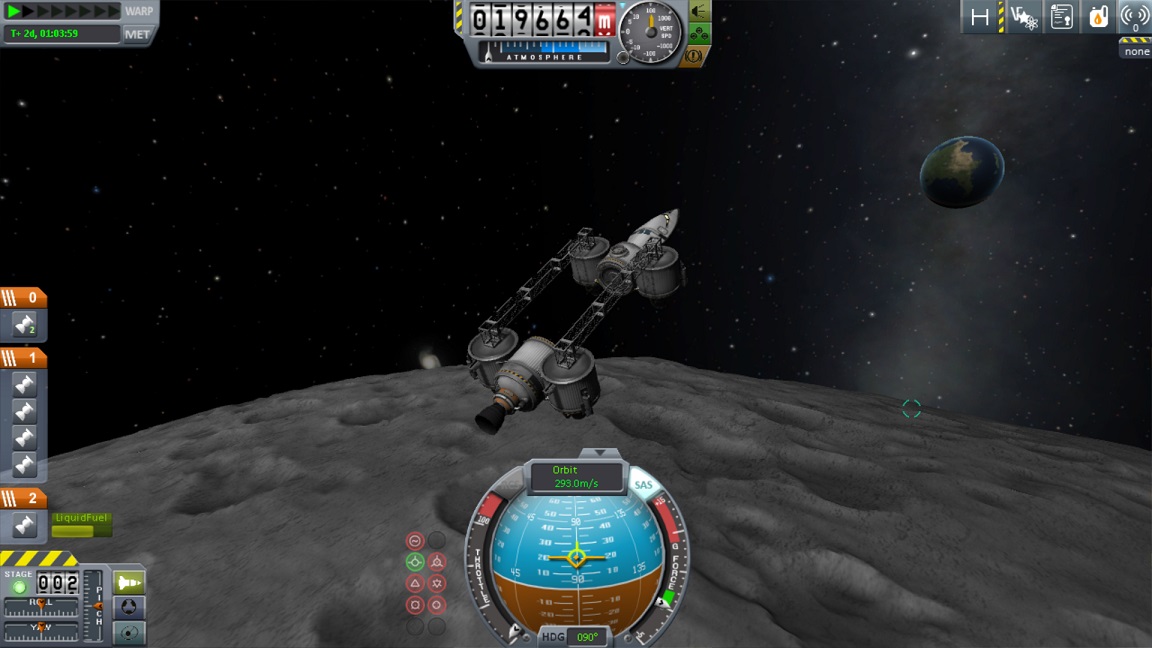The height and width of the screenshot is (648, 1152).
Task: Toggle the landing gear button
Action: 699,35
